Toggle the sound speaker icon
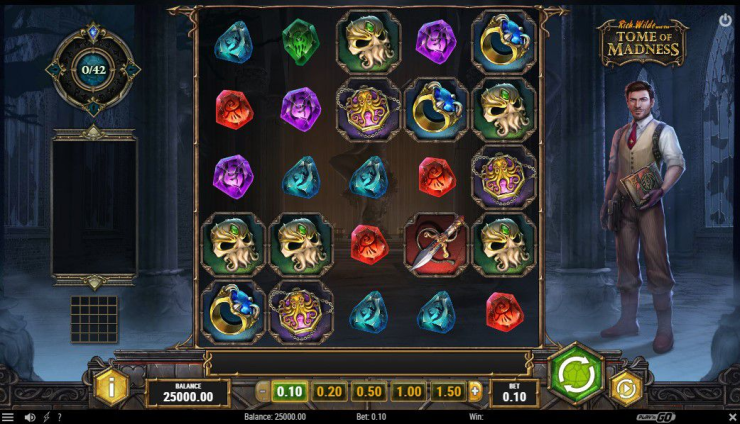 29,417
